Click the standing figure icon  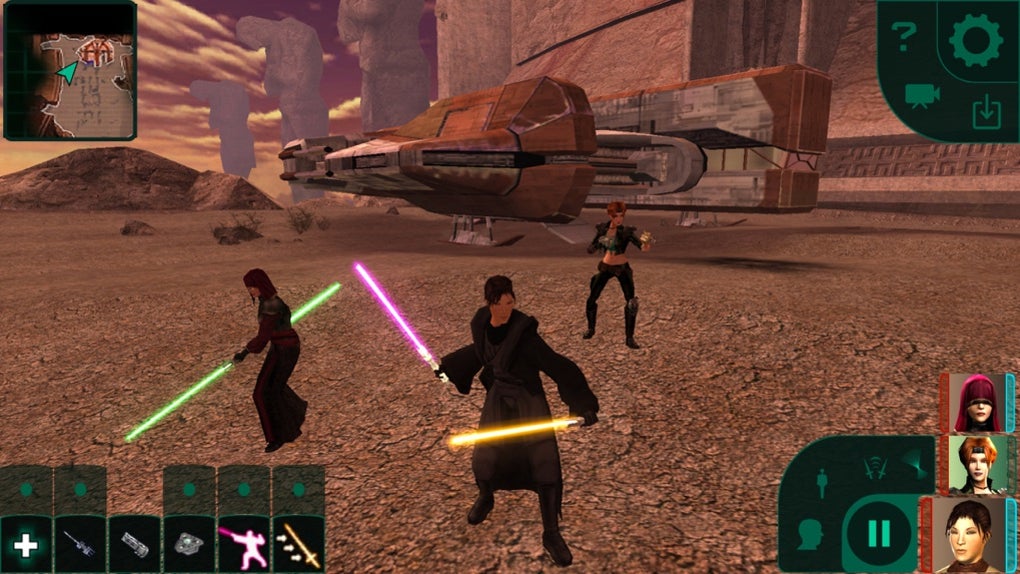click(x=822, y=483)
